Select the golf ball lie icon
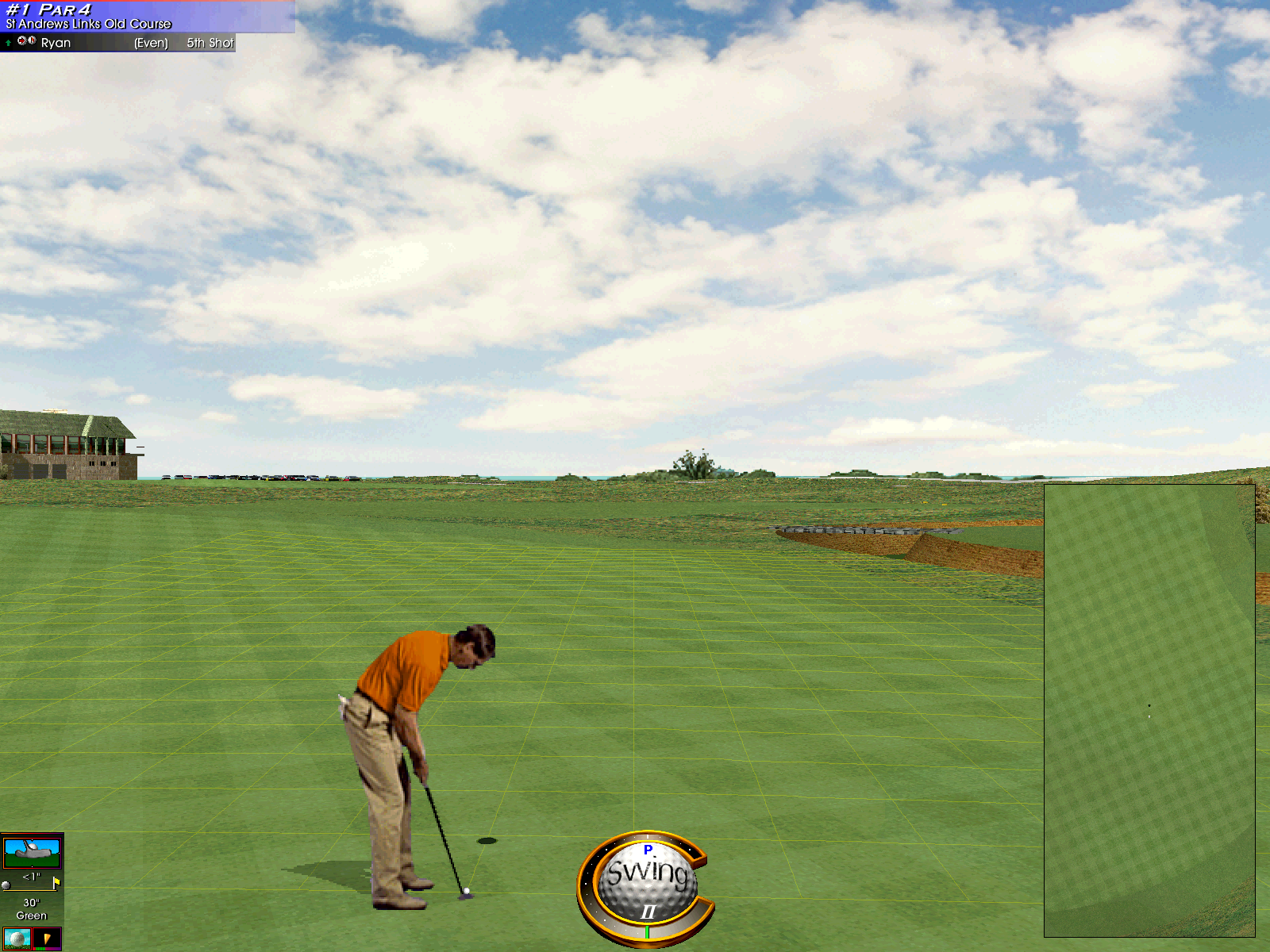The image size is (1270, 952). (x=17, y=939)
